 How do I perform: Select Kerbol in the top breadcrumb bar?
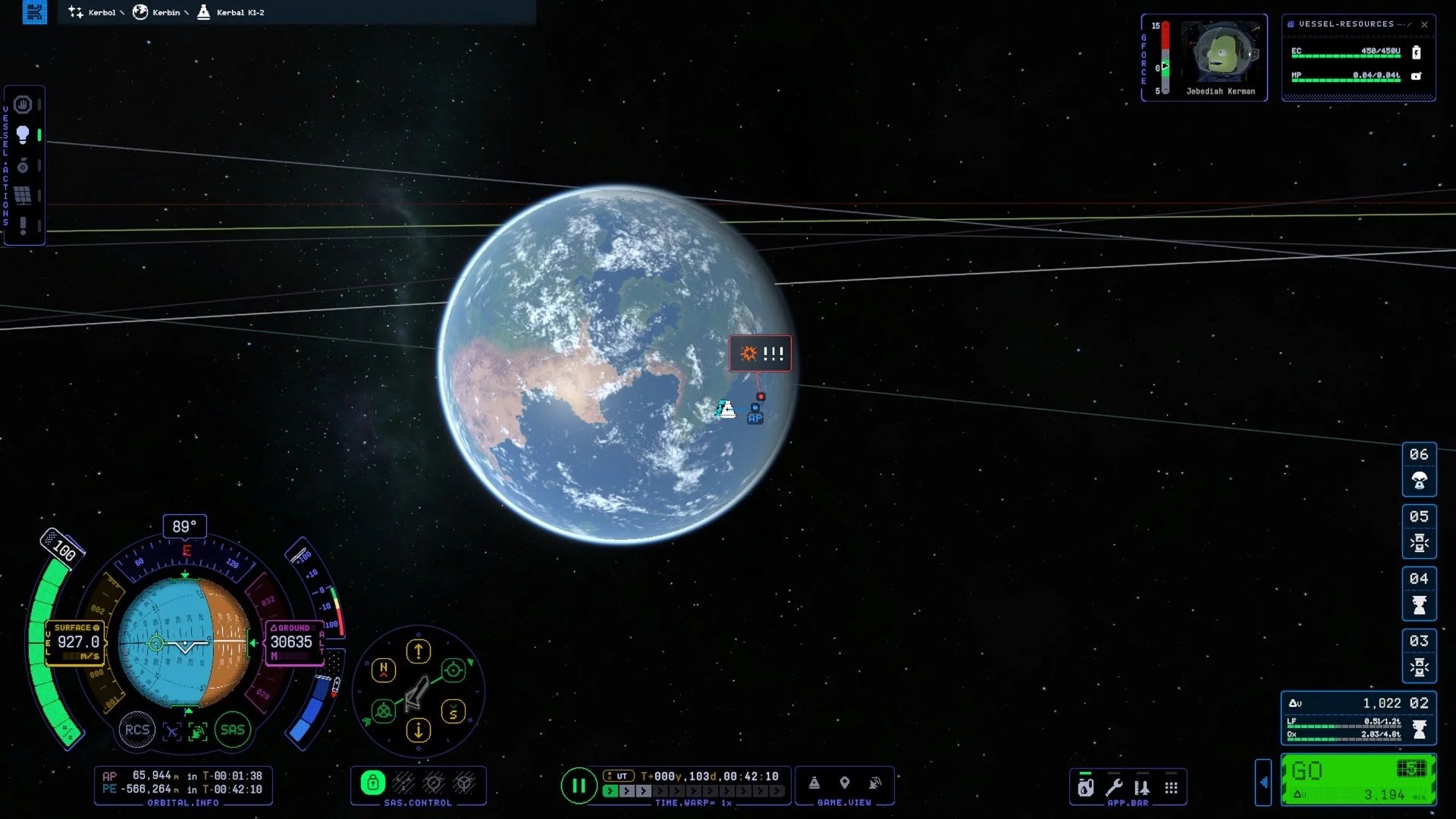pos(102,12)
